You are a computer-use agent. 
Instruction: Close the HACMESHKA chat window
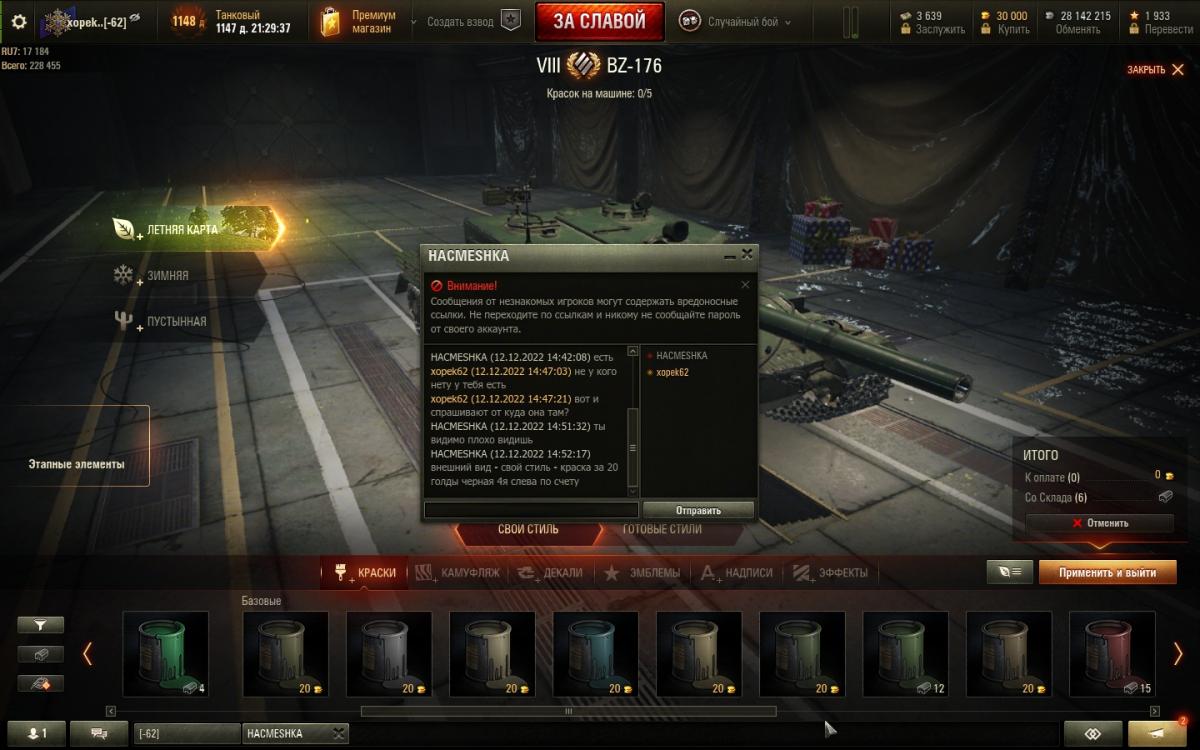pos(747,255)
